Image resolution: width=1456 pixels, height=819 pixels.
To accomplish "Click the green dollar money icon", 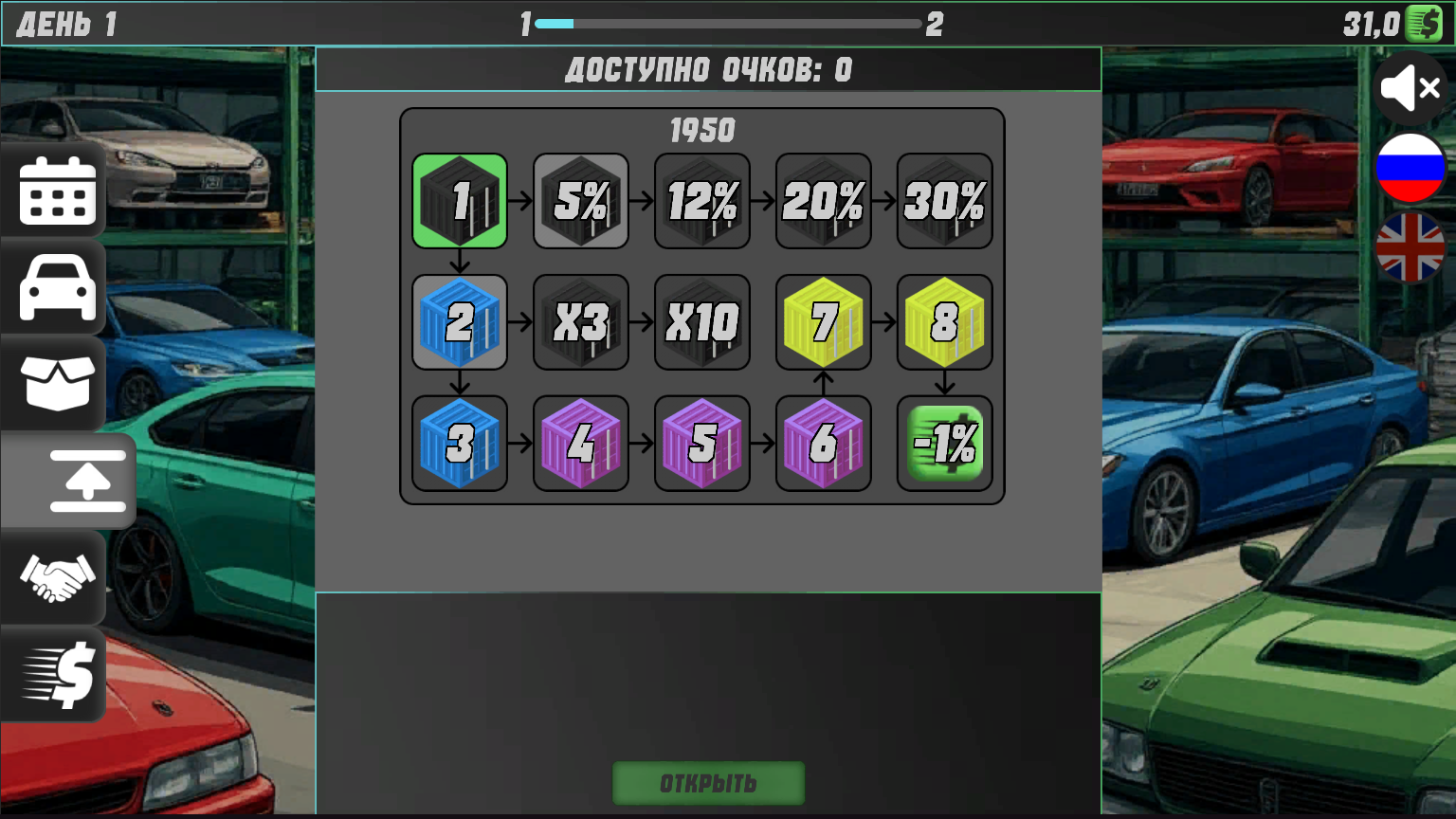I will 1425,21.
